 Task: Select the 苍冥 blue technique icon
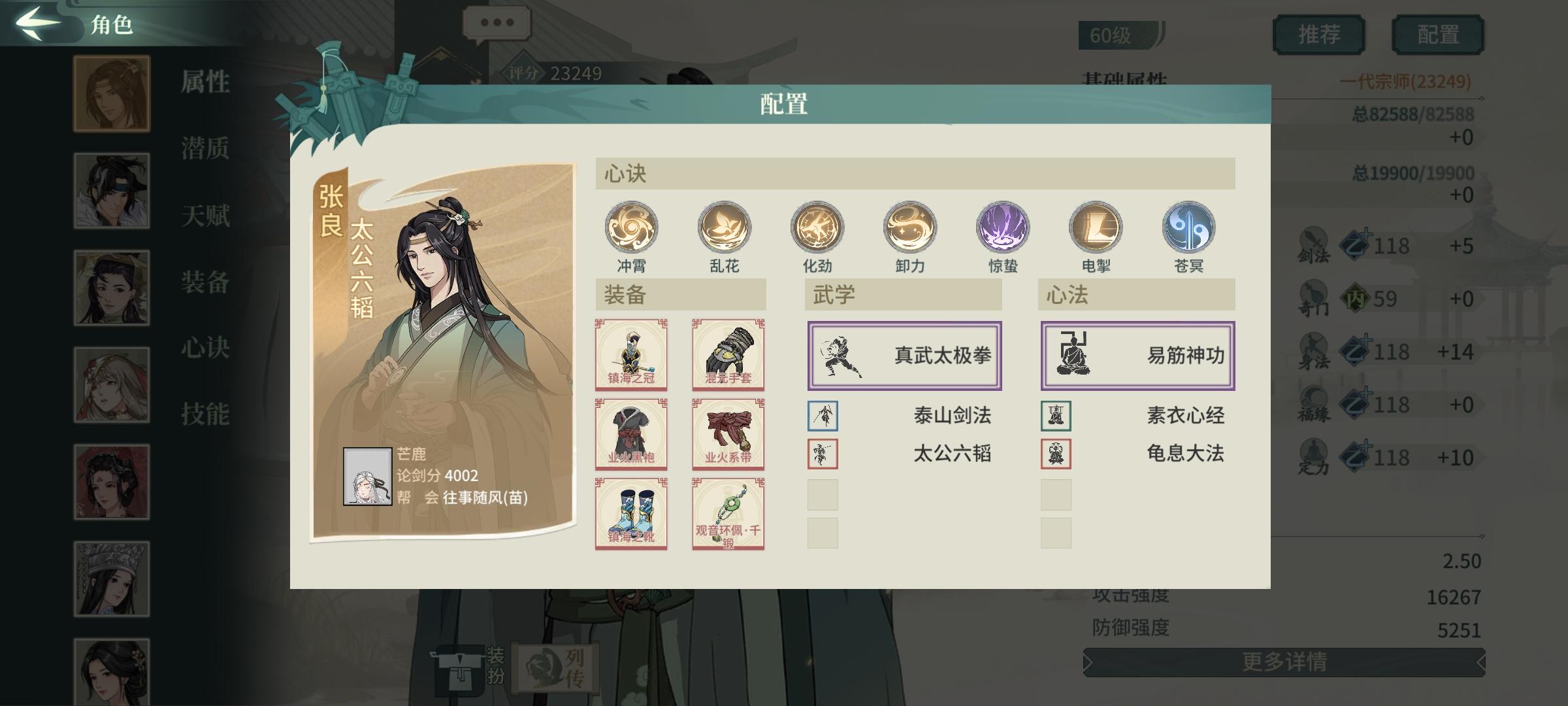(1191, 227)
